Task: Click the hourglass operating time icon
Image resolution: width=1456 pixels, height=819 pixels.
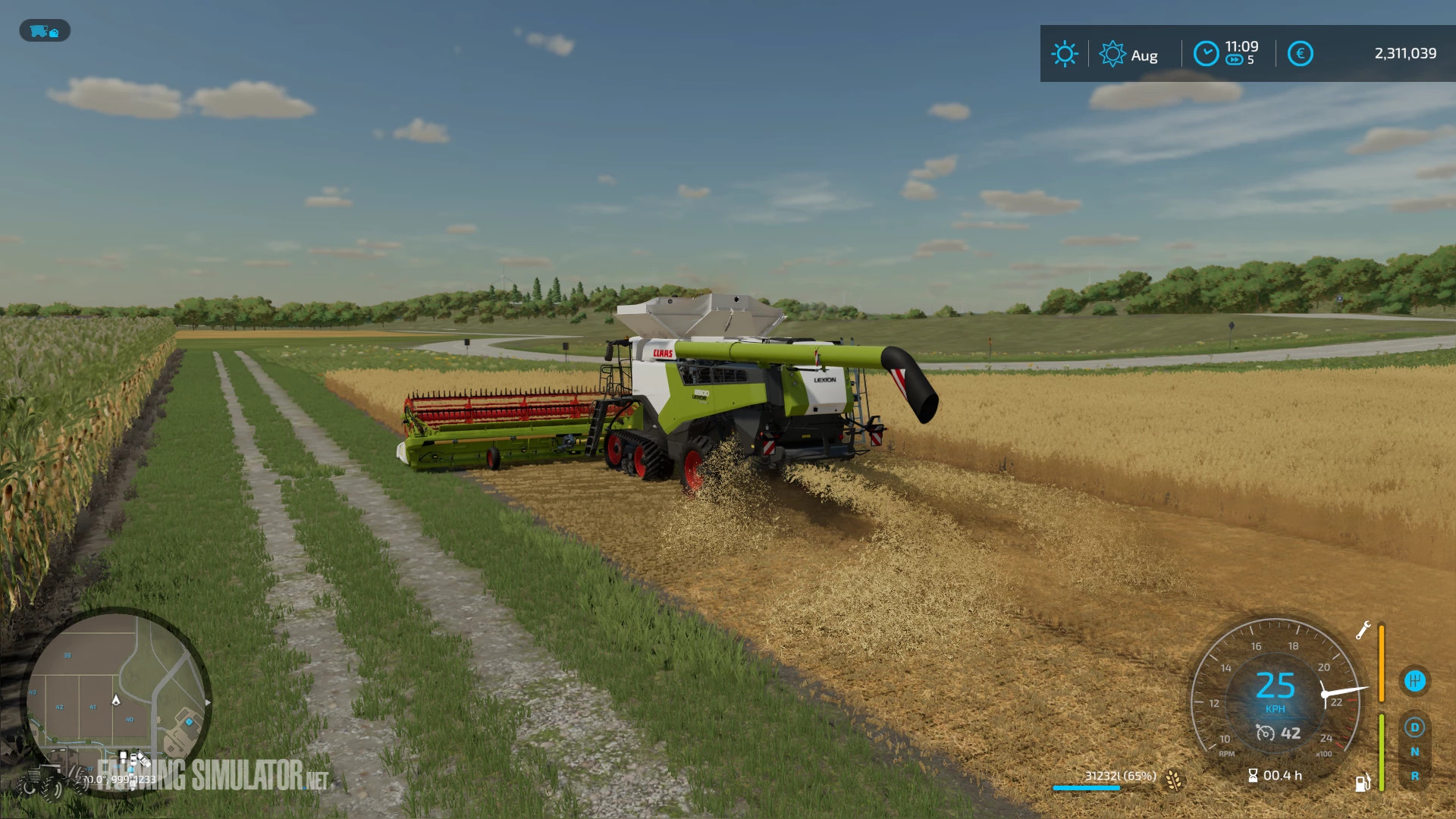Action: (1254, 775)
